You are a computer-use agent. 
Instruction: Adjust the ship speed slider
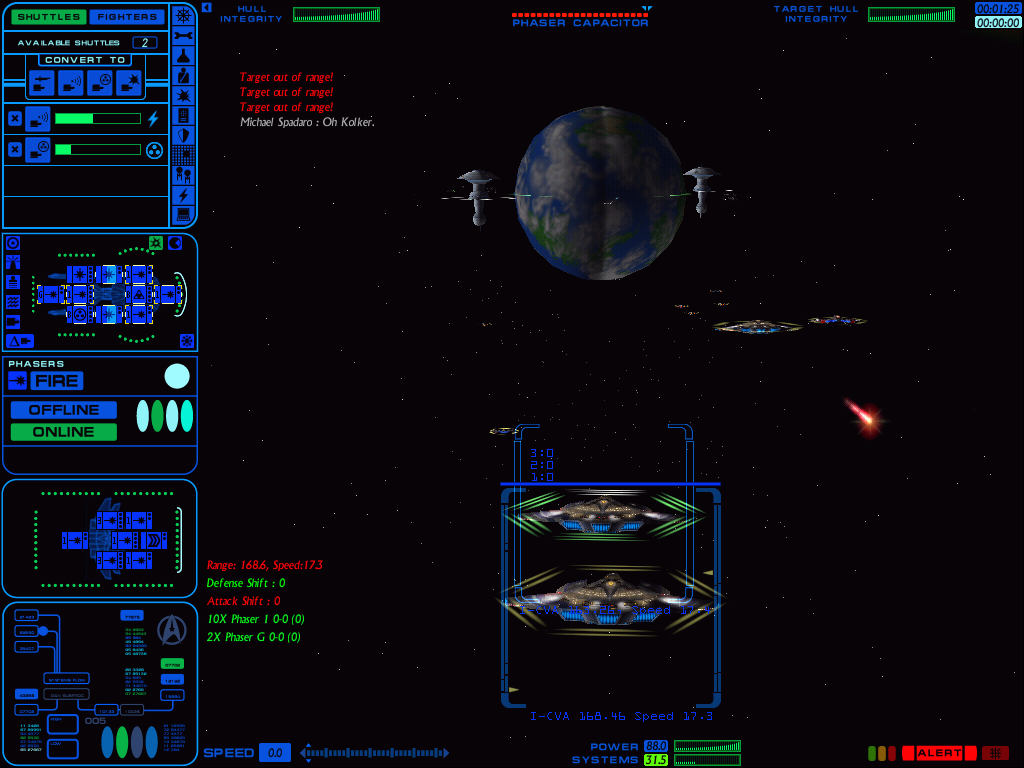click(x=375, y=753)
